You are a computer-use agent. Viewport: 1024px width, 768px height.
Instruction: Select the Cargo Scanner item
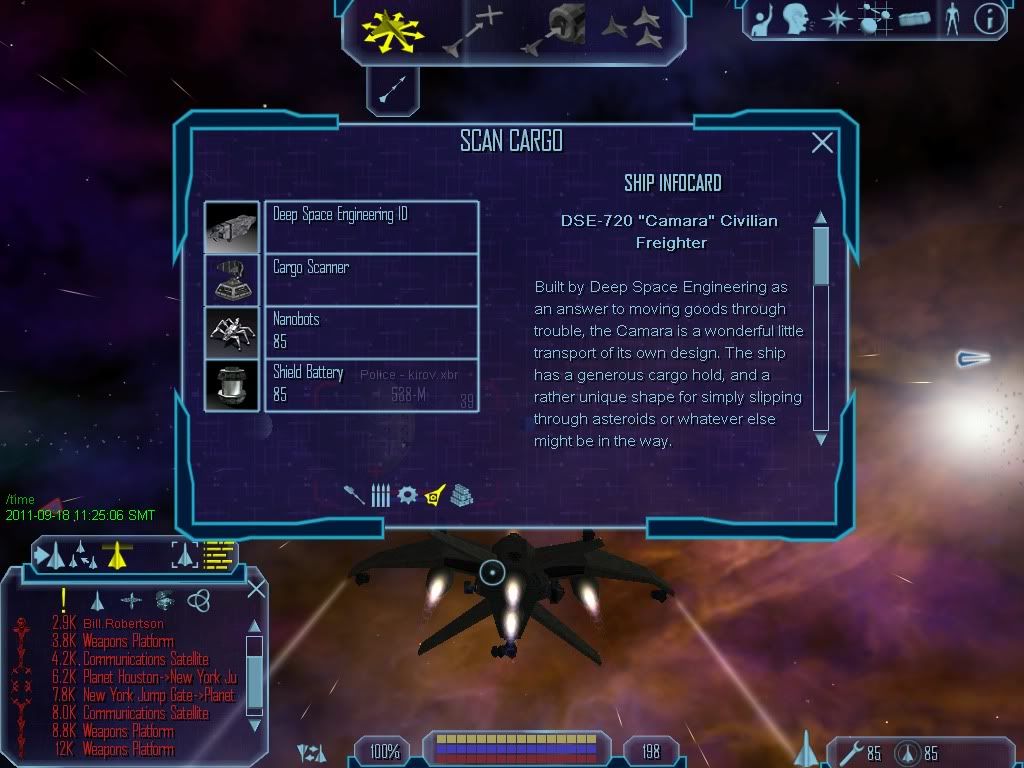(371, 279)
